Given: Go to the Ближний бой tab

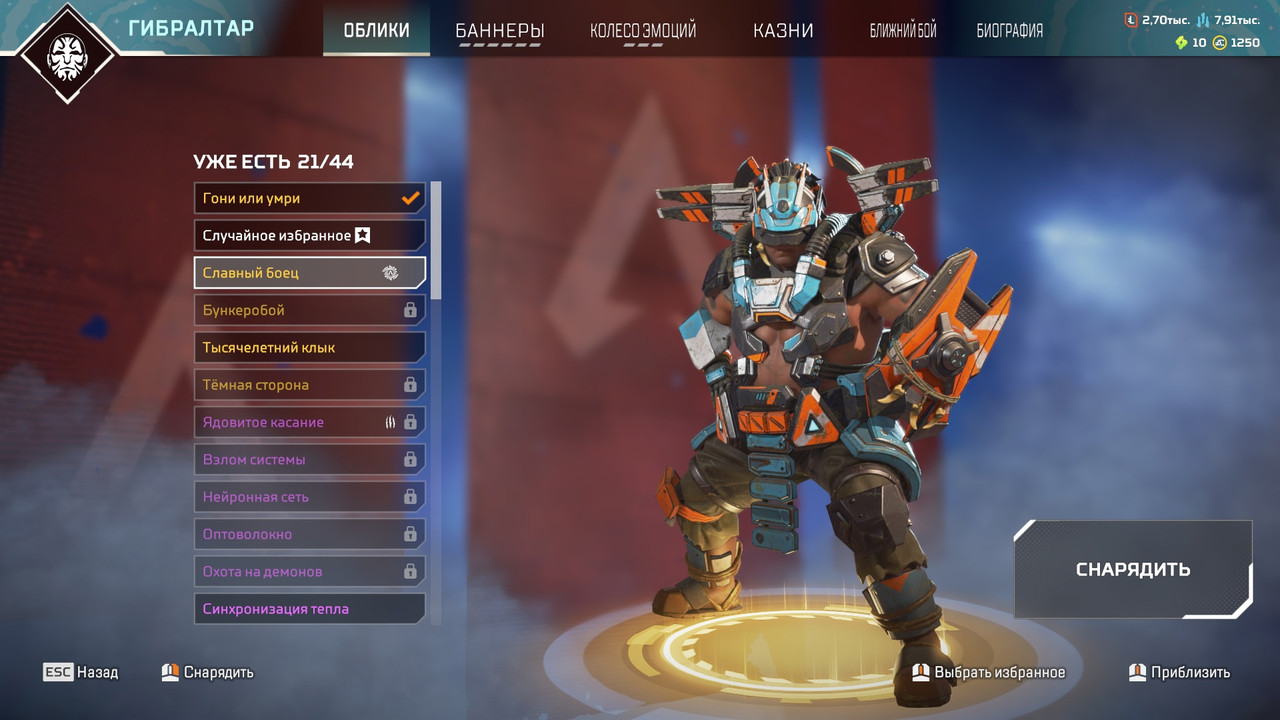Looking at the screenshot, I should (x=903, y=30).
